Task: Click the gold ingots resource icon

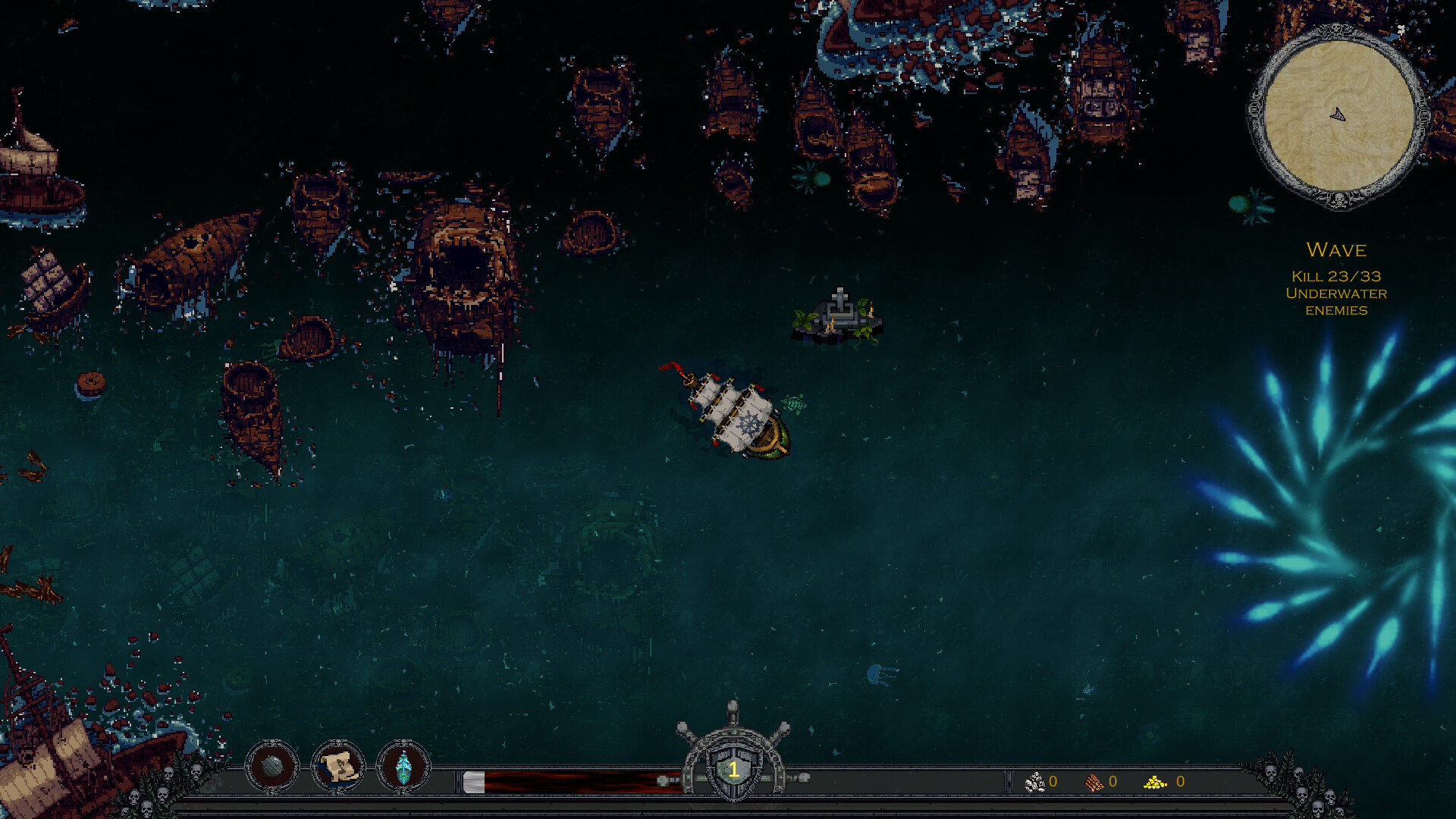Action: (x=1154, y=781)
